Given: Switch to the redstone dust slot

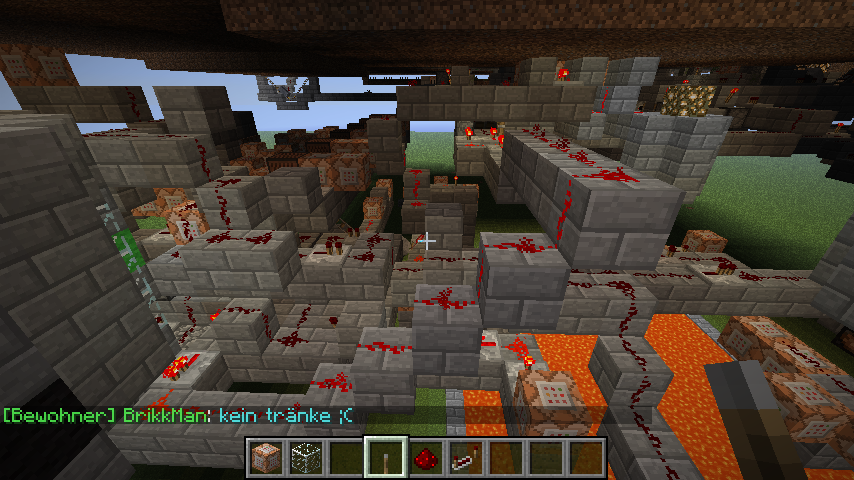Looking at the screenshot, I should click(x=425, y=457).
